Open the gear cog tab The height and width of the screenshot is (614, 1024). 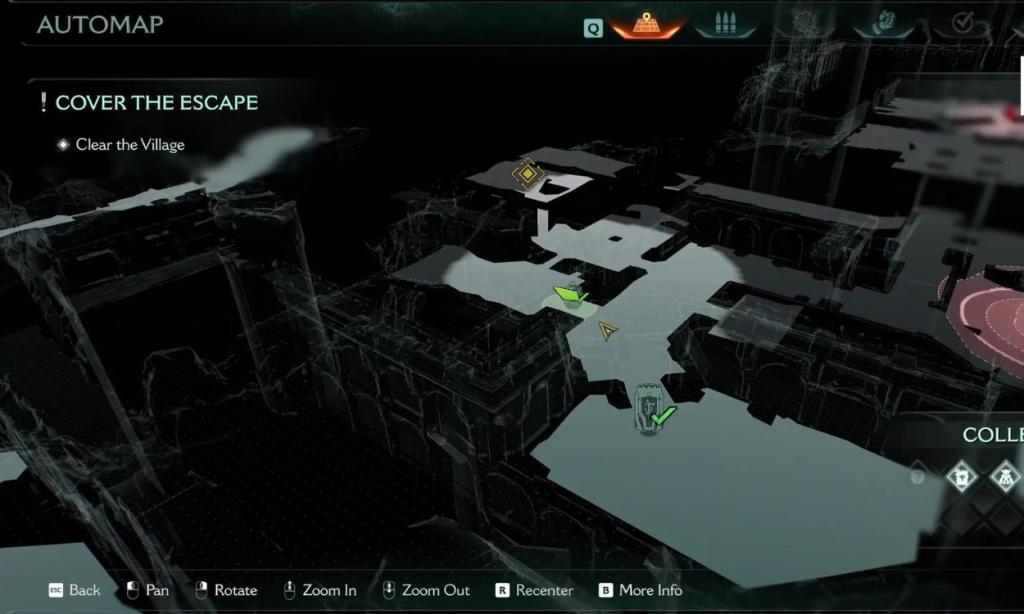805,24
